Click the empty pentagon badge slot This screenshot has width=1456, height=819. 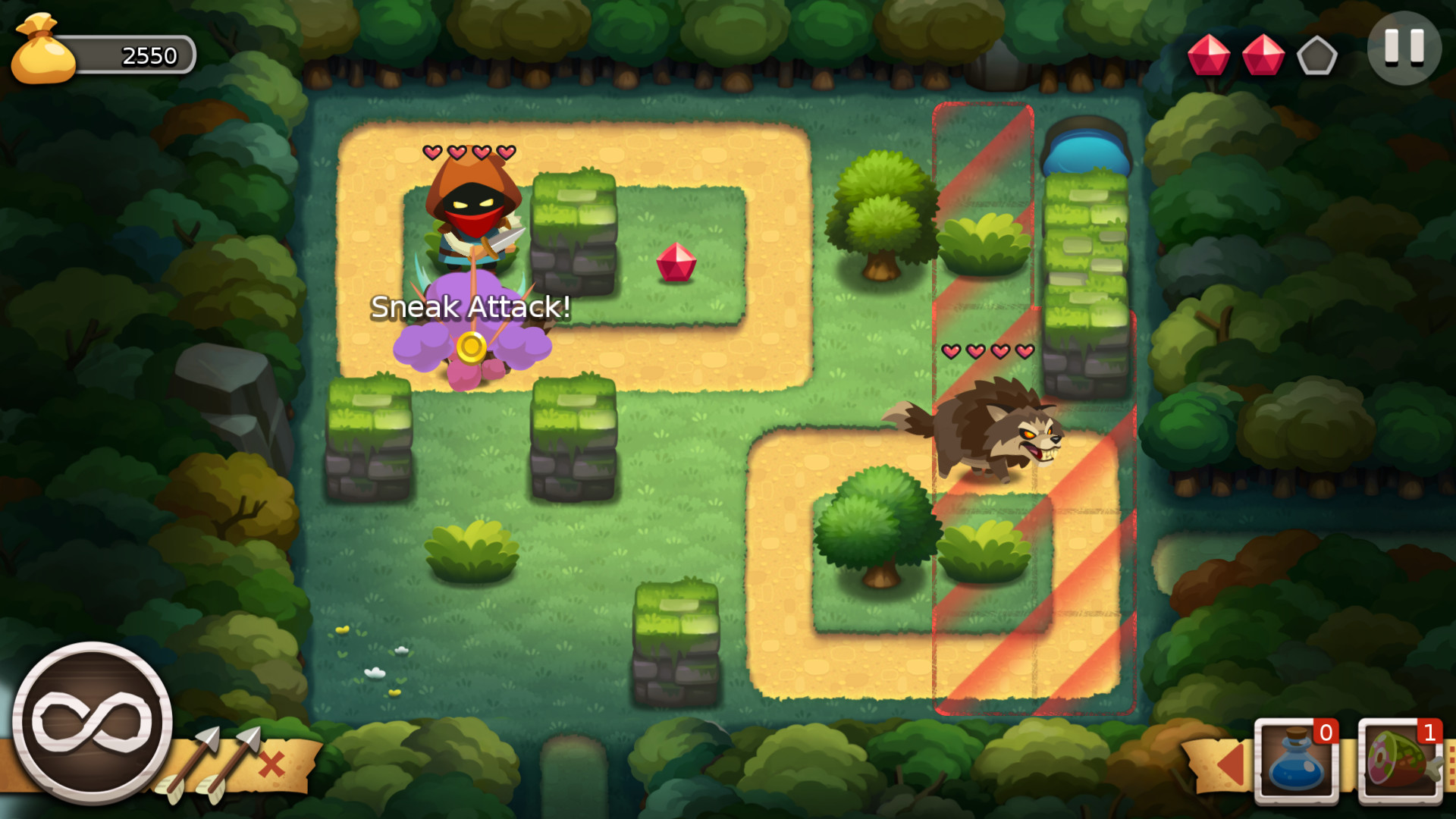pyautogui.click(x=1317, y=55)
